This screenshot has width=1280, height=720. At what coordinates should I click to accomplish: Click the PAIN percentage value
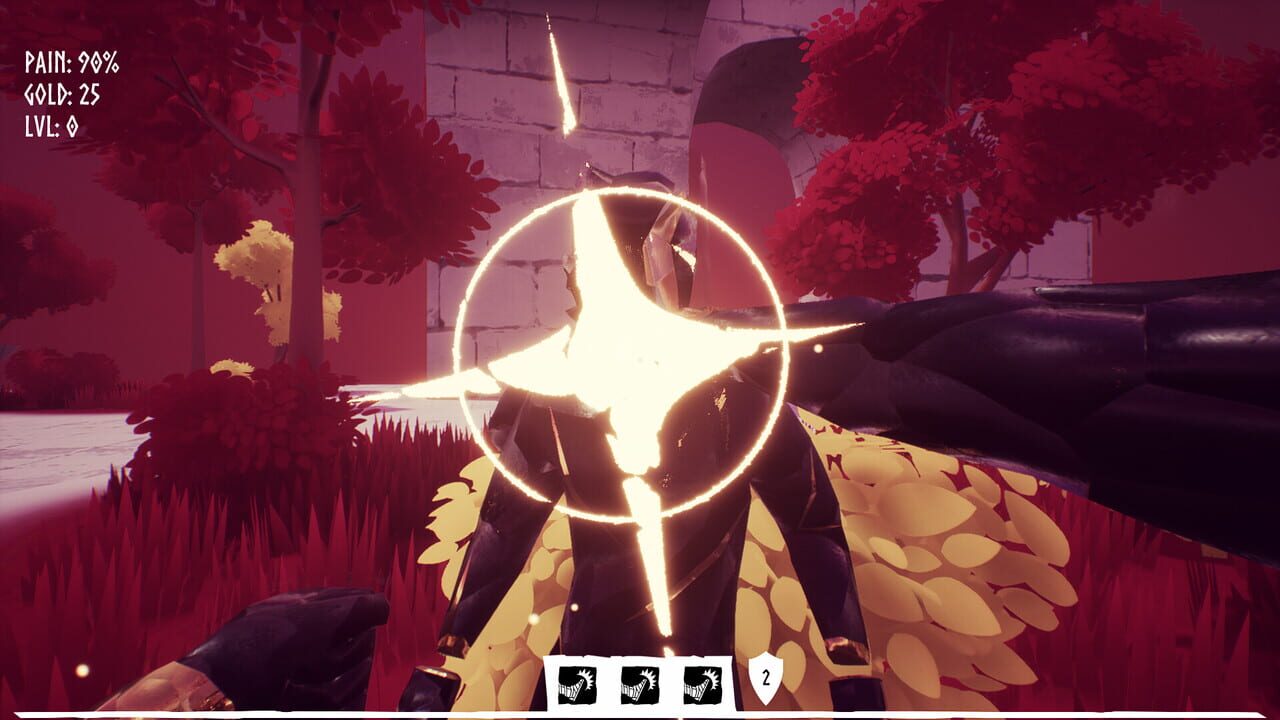pyautogui.click(x=100, y=61)
